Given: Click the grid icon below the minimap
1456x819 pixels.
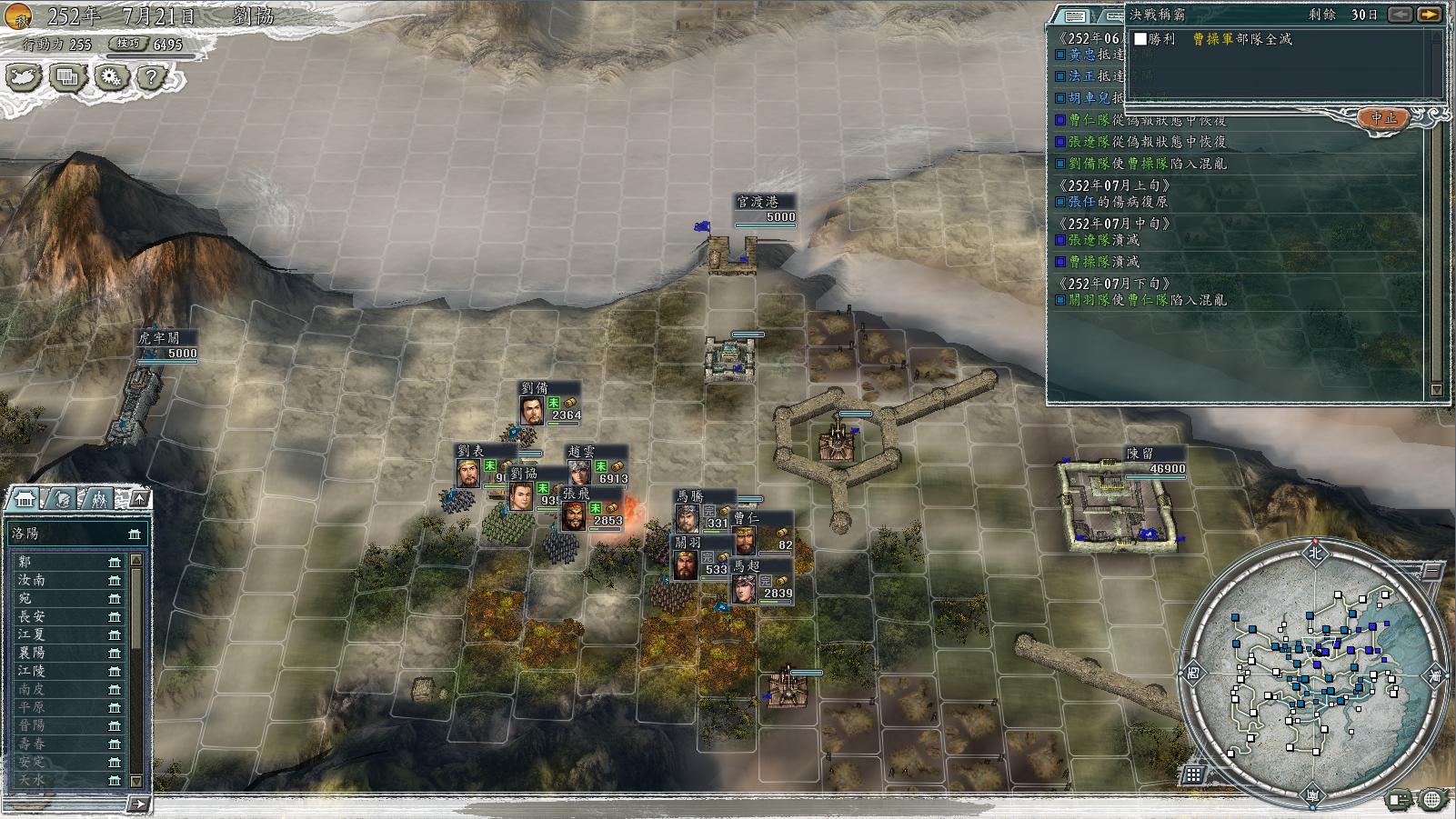Looking at the screenshot, I should [1192, 774].
